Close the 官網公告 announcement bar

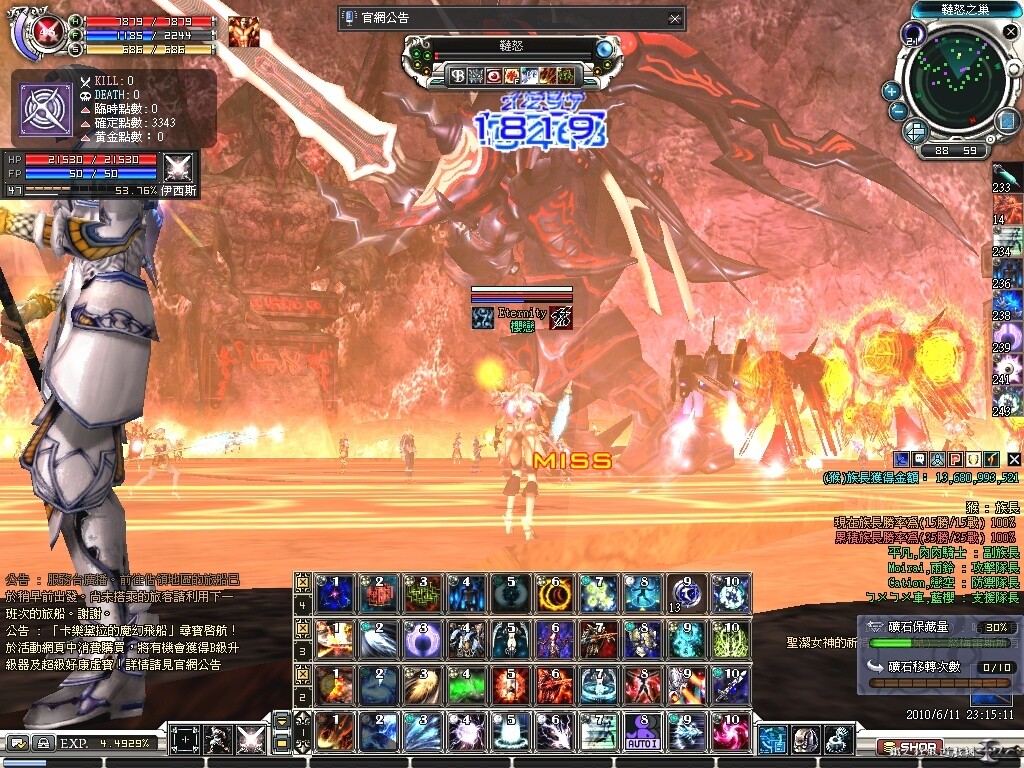(x=676, y=18)
